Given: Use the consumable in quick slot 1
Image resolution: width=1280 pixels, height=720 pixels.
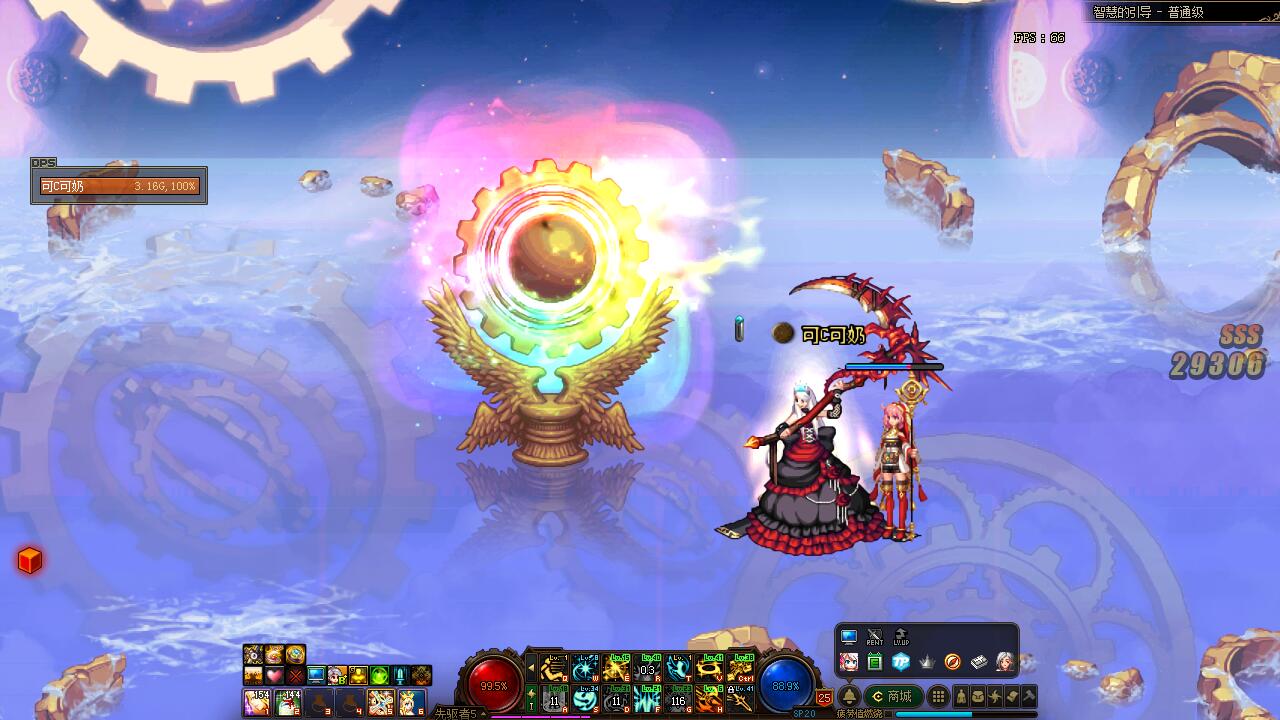Looking at the screenshot, I should pos(258,702).
